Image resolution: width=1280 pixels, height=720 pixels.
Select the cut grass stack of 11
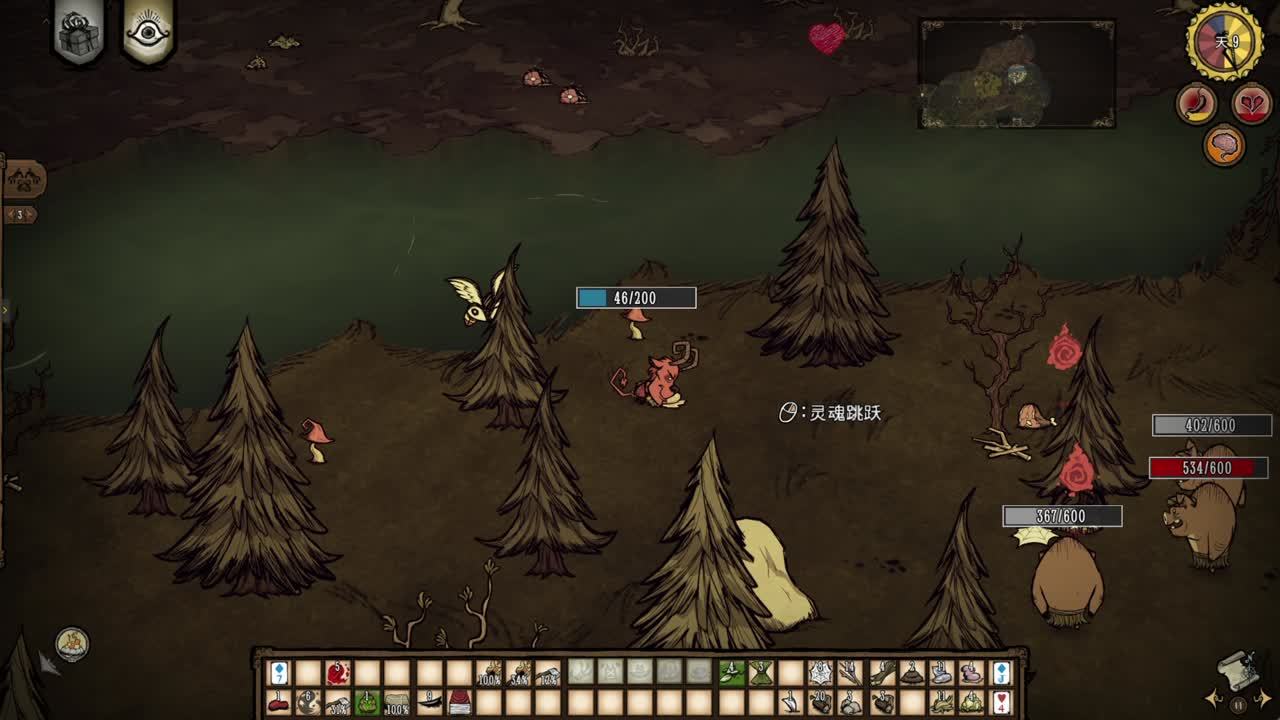pos(941,703)
